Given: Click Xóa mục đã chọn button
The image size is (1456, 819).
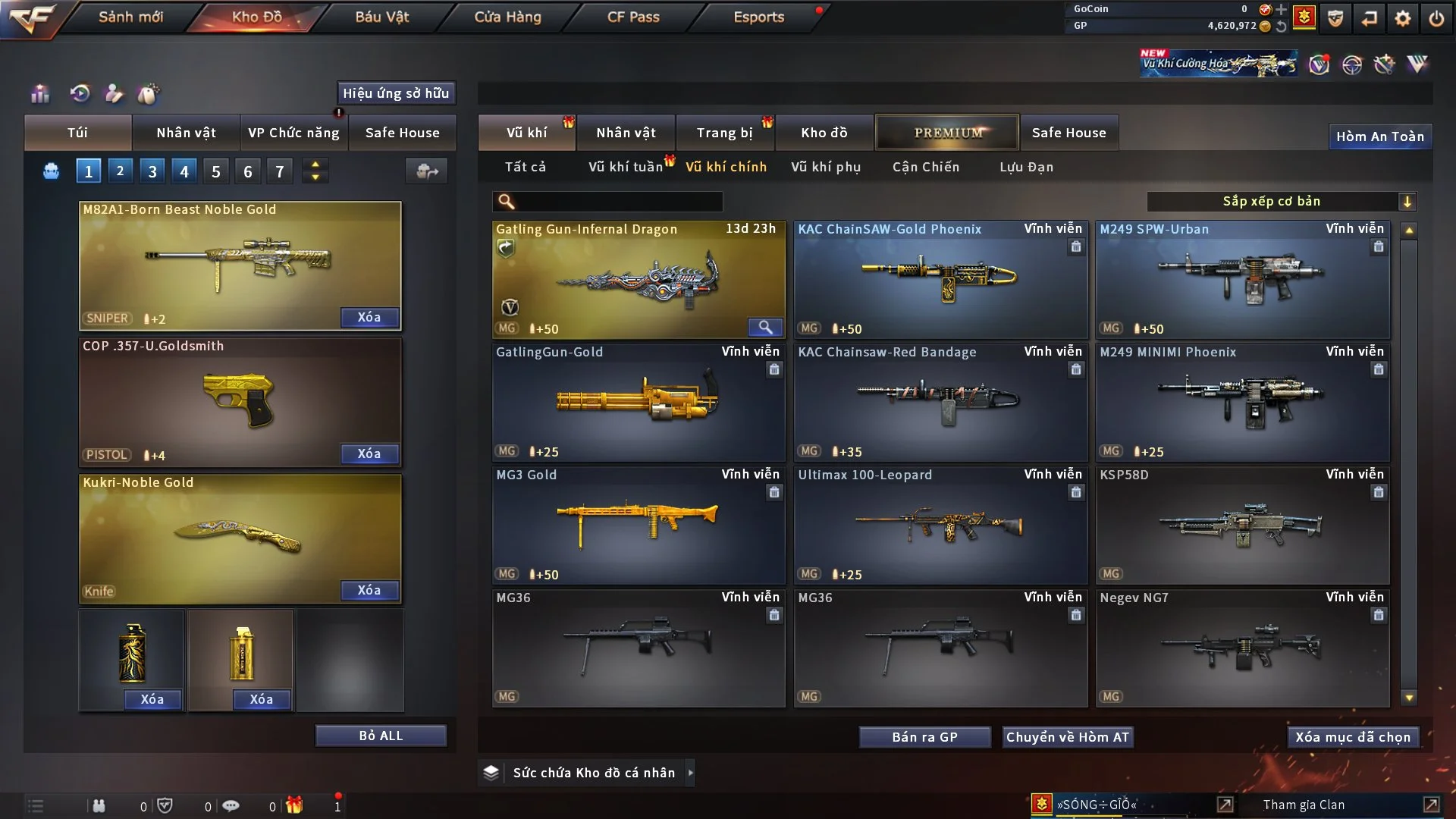Looking at the screenshot, I should click(x=1352, y=737).
